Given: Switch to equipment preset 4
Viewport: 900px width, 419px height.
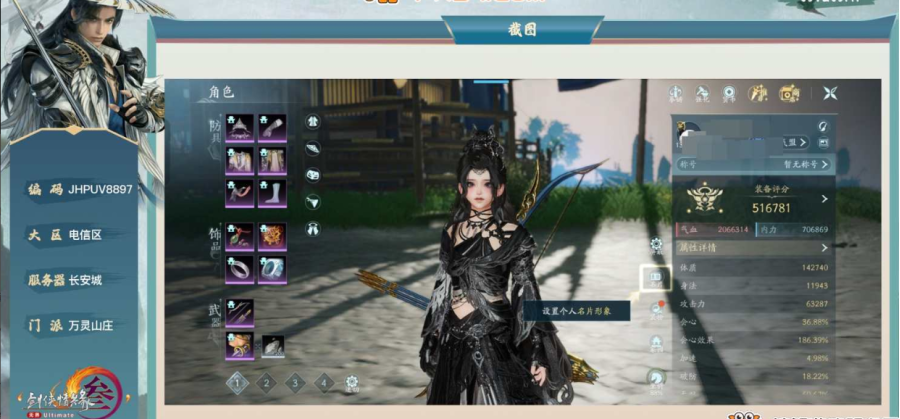Looking at the screenshot, I should tap(324, 381).
